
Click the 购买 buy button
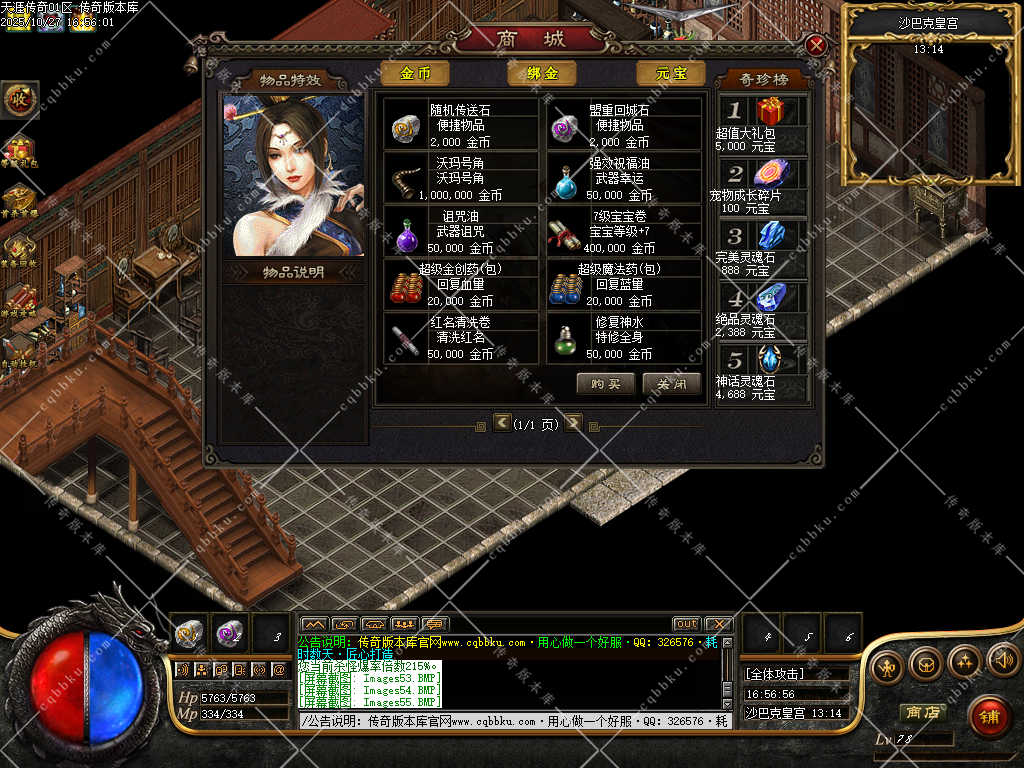click(606, 384)
